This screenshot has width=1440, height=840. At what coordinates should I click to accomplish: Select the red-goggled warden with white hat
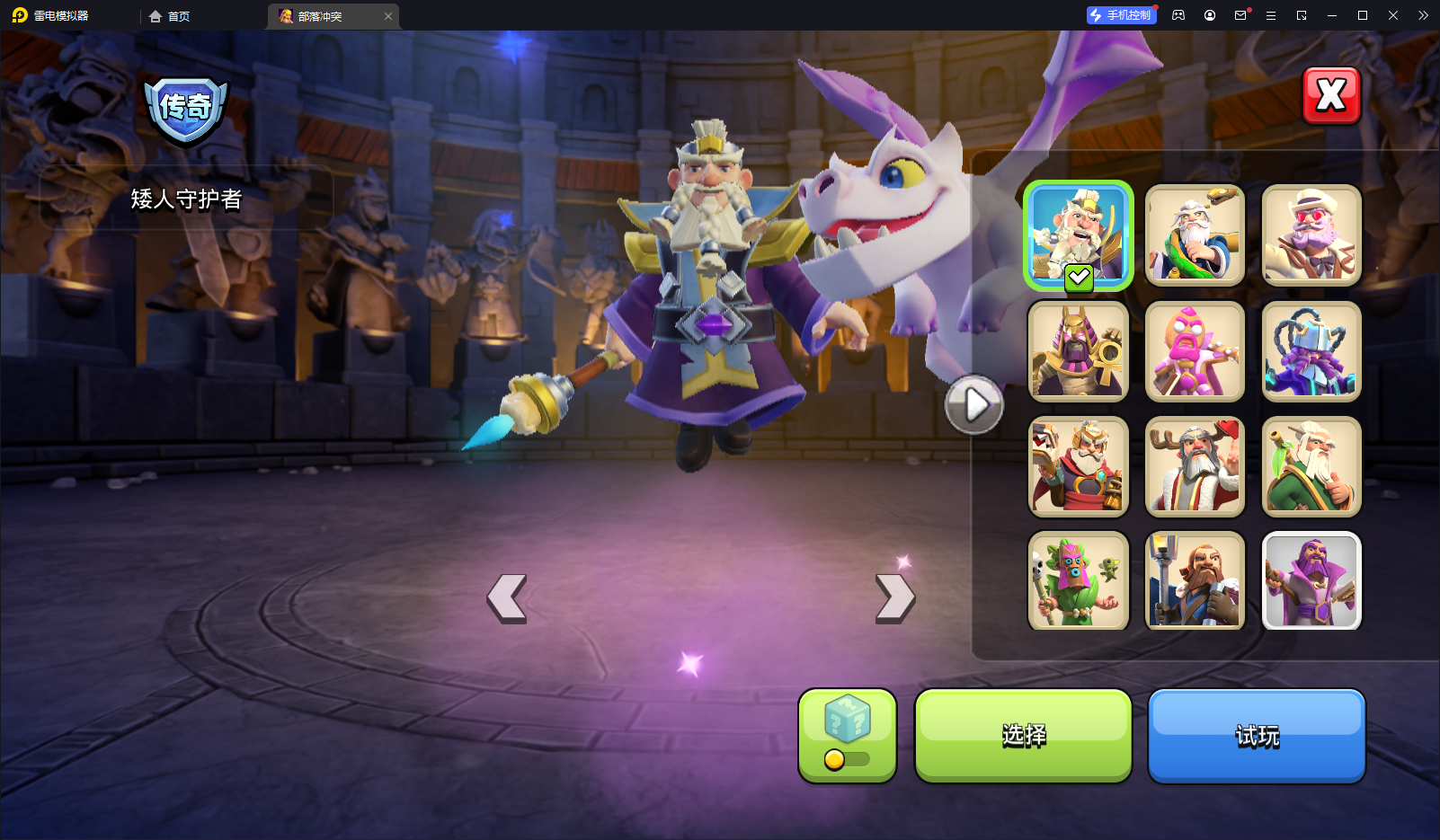tap(1311, 235)
